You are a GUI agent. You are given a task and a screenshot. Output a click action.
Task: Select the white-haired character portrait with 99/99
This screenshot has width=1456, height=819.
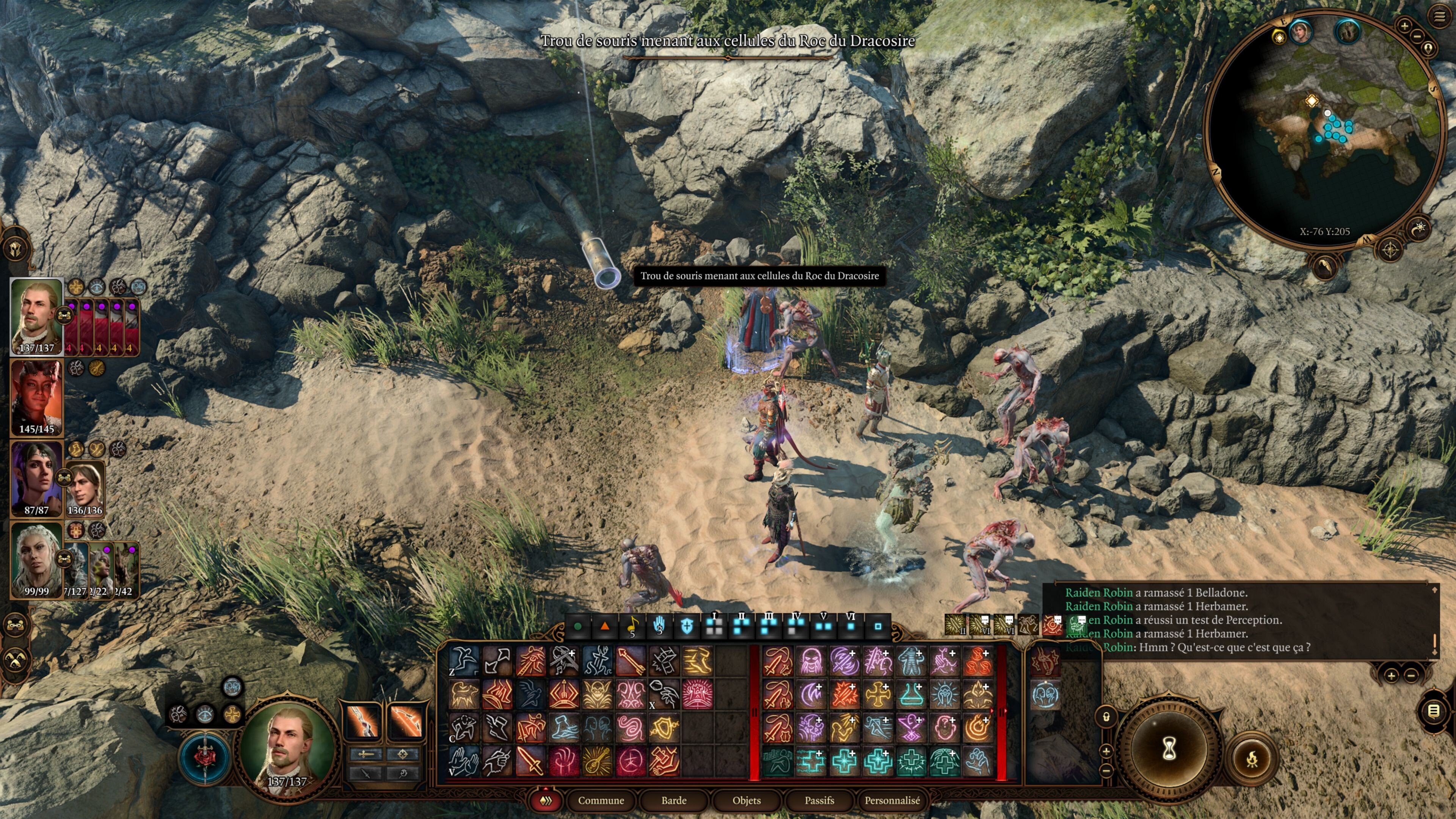(x=37, y=560)
